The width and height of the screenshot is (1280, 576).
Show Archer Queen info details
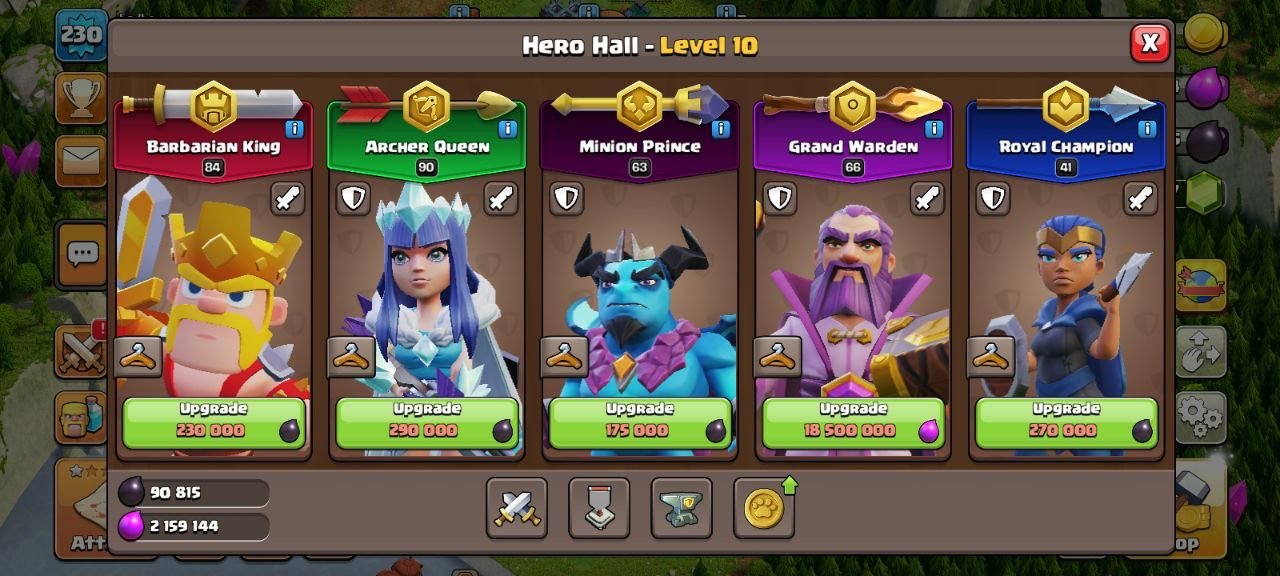tap(507, 129)
